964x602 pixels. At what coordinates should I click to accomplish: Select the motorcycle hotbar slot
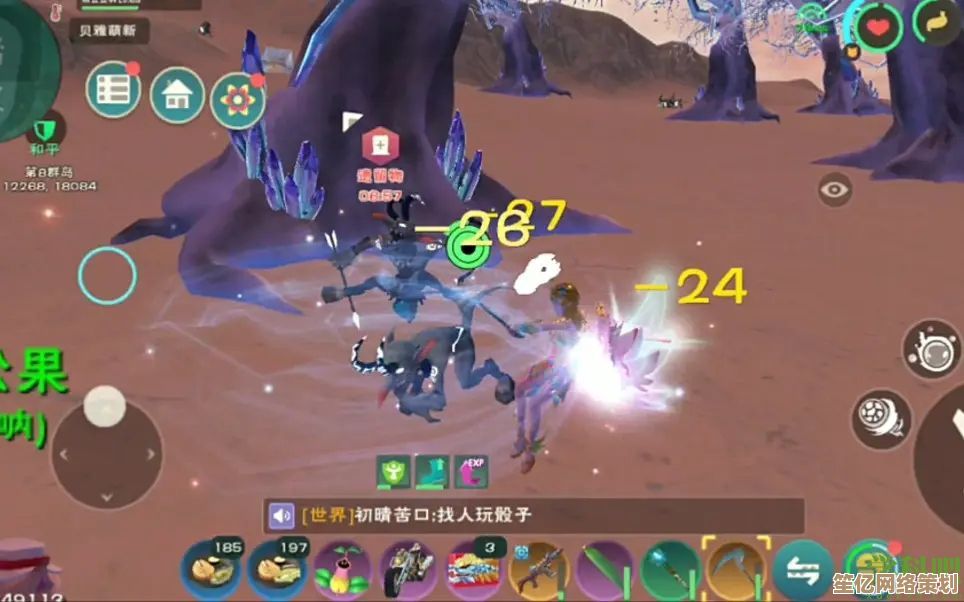pos(407,570)
